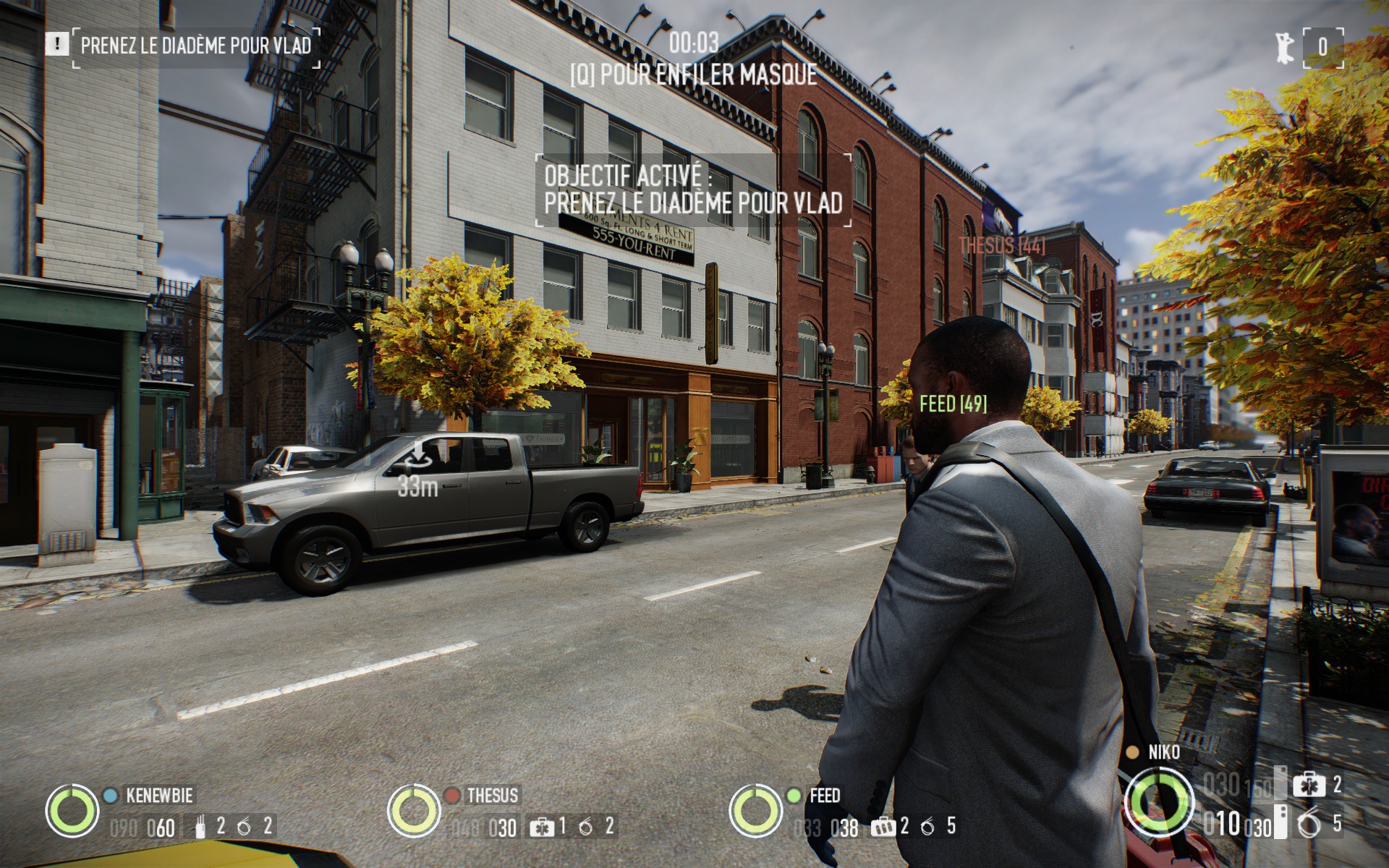Click Niko's player name label

pos(1163,752)
